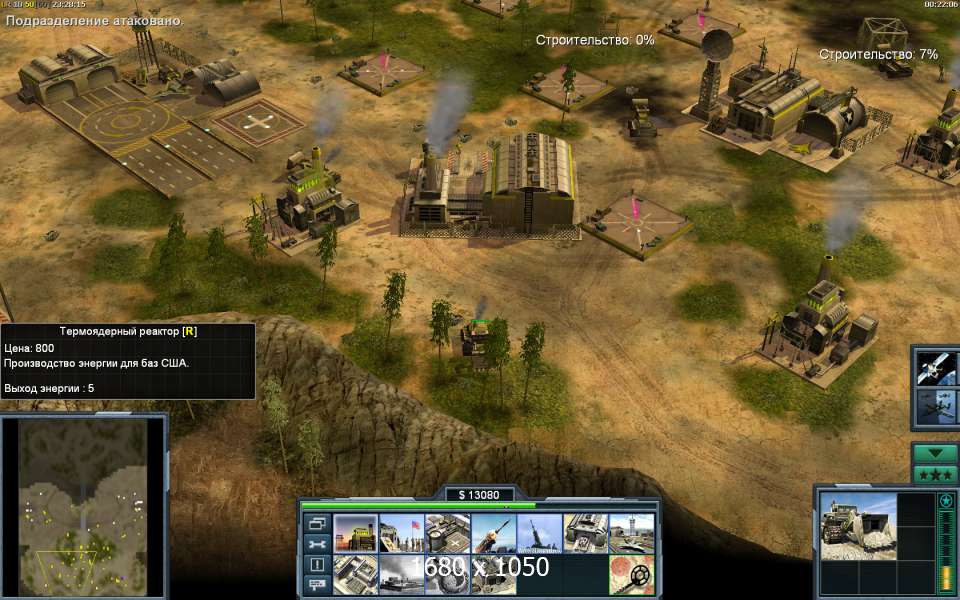Choose the barracks build icon with flag
This screenshot has width=960, height=600.
[401, 533]
